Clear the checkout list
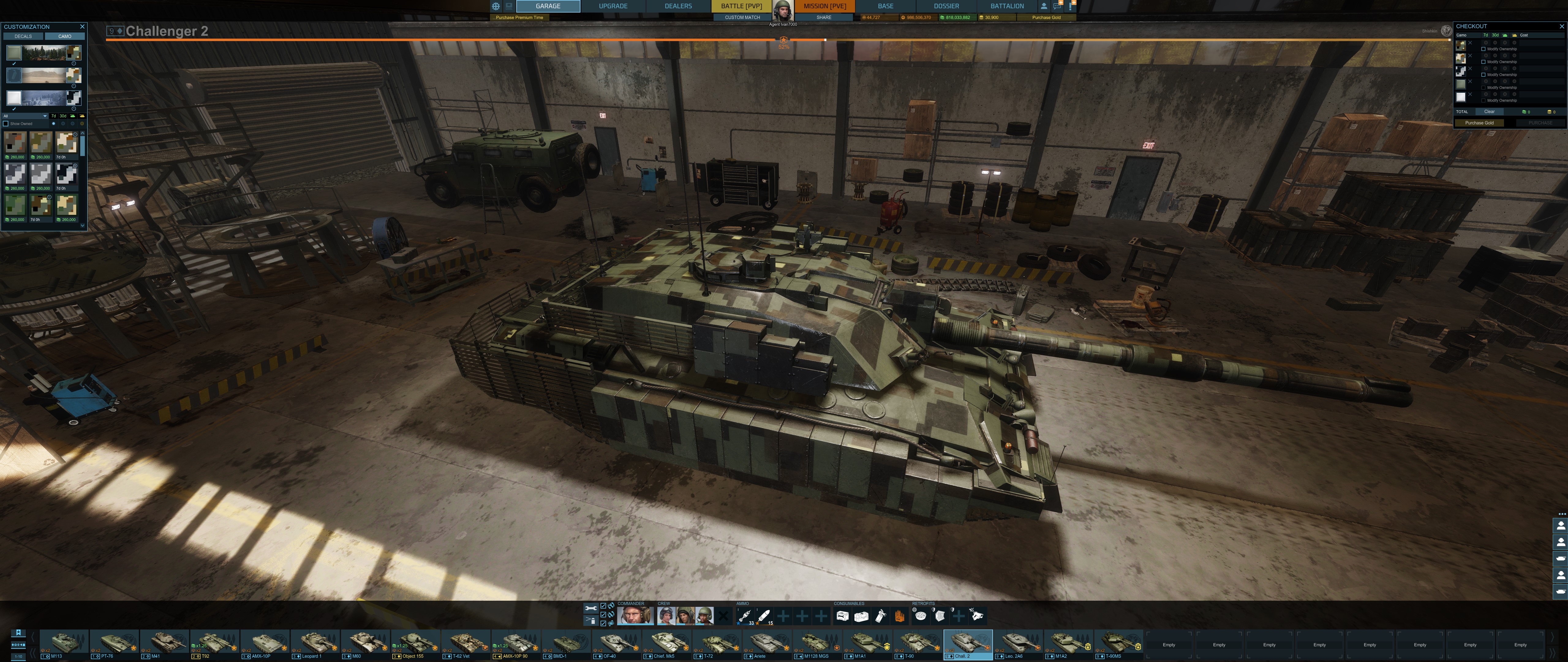 (x=1489, y=112)
